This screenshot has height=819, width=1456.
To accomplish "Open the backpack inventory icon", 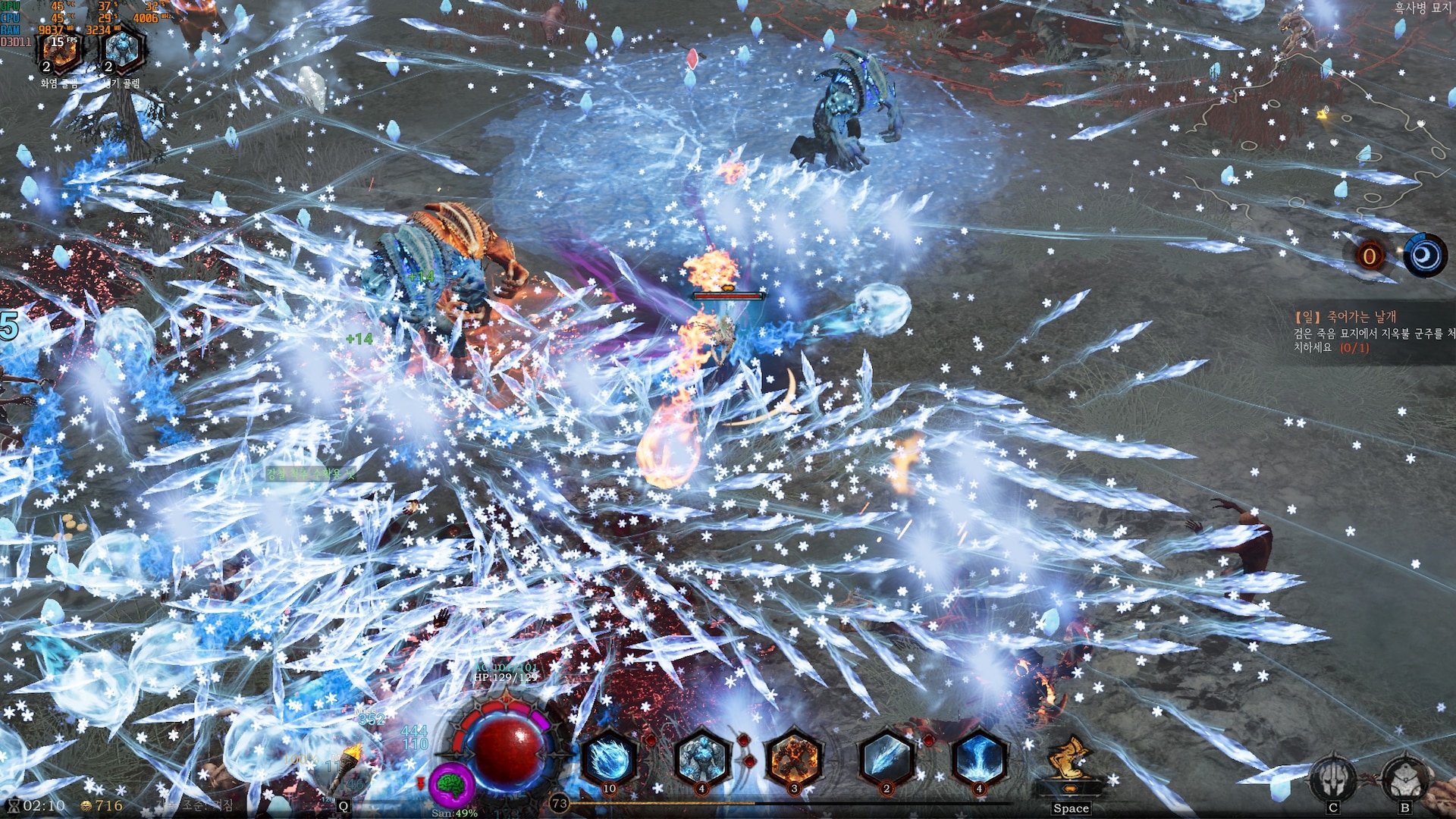I will tap(1404, 779).
